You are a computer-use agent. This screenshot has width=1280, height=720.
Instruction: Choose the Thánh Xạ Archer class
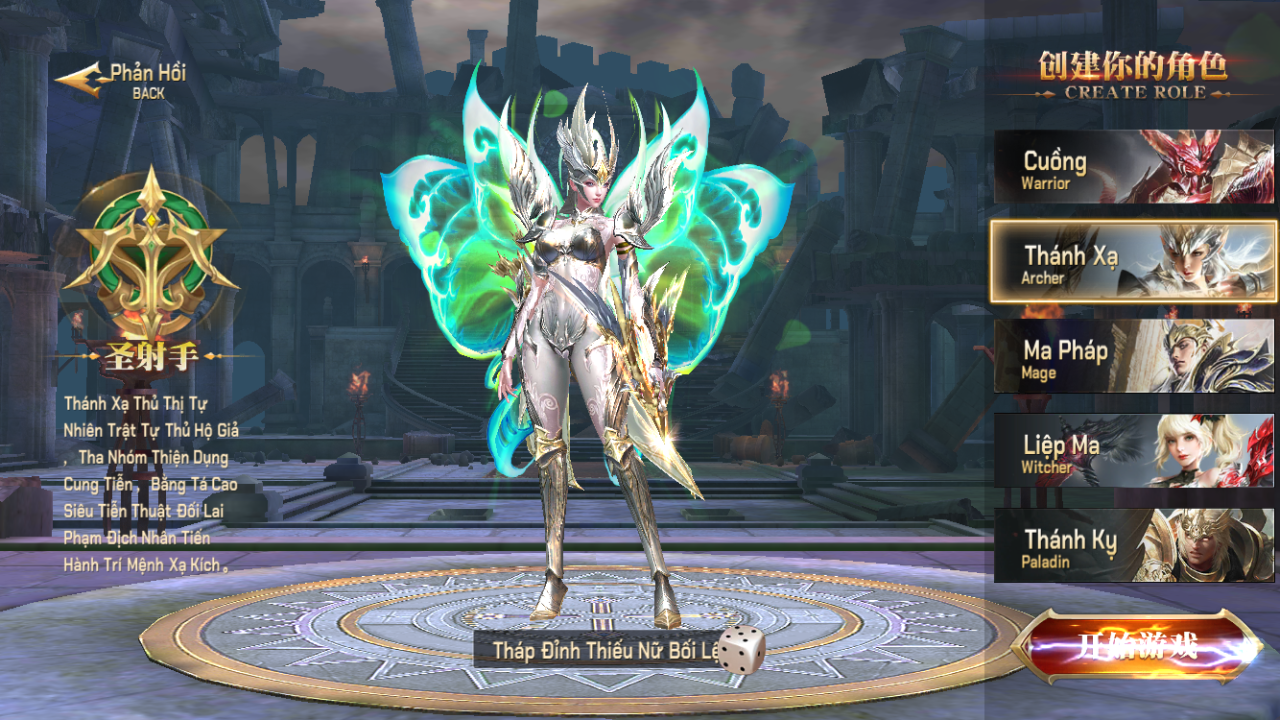point(1133,262)
